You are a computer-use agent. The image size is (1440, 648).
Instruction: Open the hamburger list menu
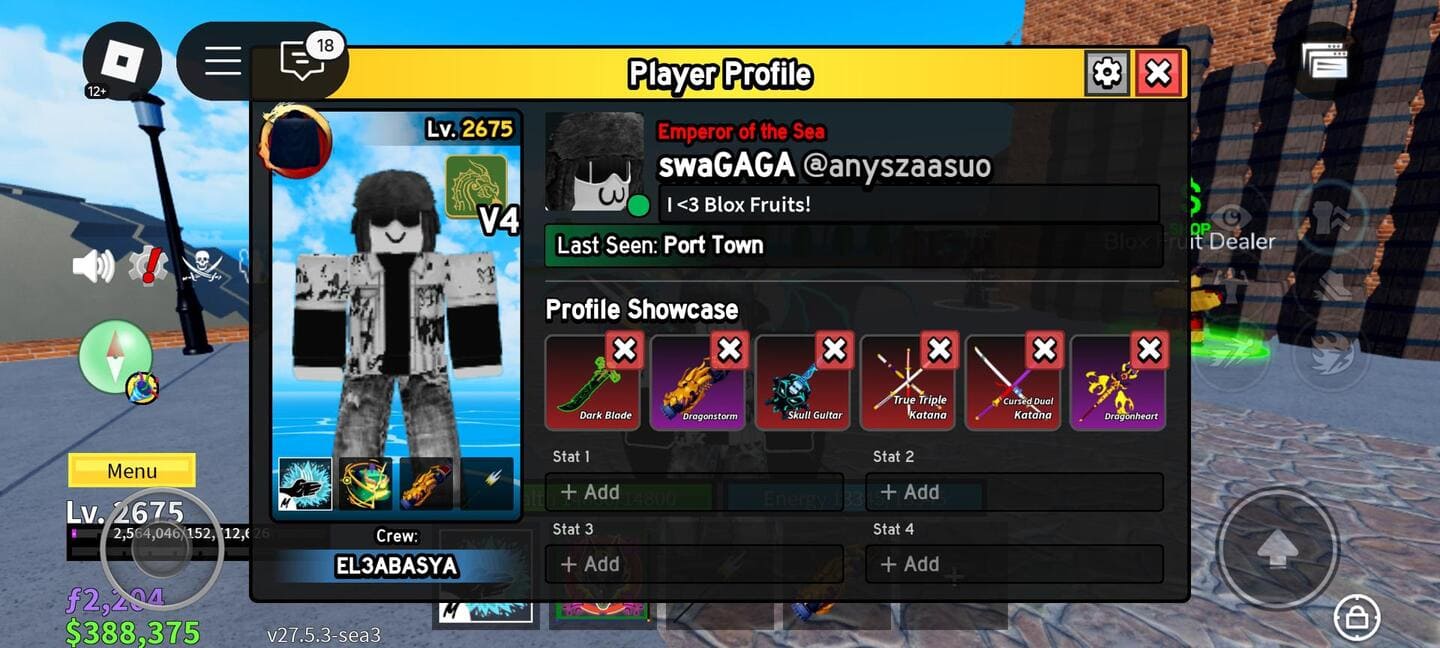[222, 62]
